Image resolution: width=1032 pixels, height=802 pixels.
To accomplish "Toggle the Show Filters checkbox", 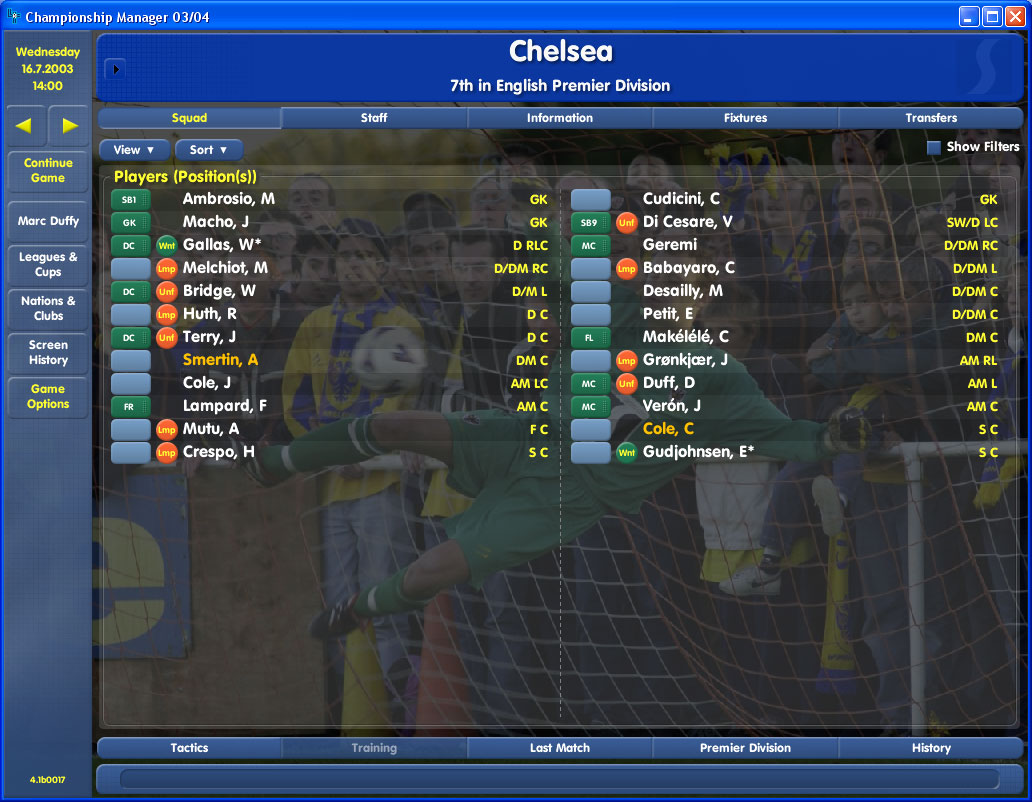I will pos(934,147).
